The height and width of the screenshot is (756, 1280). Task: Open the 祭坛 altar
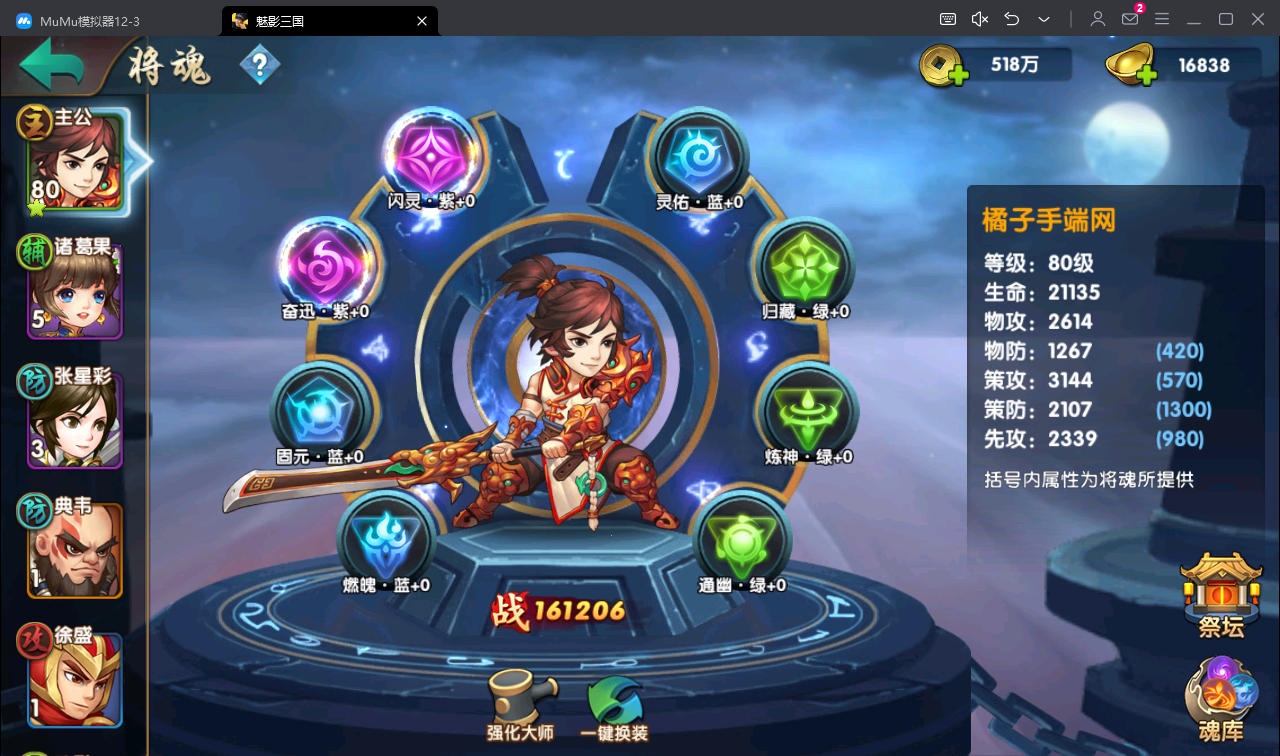click(1221, 592)
